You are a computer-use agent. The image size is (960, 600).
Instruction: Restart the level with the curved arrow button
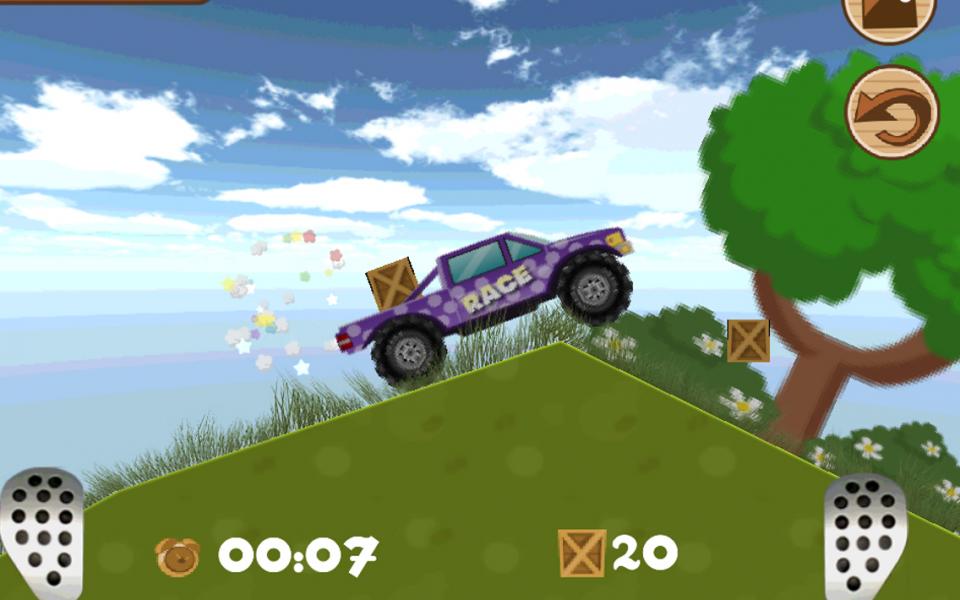coord(891,112)
